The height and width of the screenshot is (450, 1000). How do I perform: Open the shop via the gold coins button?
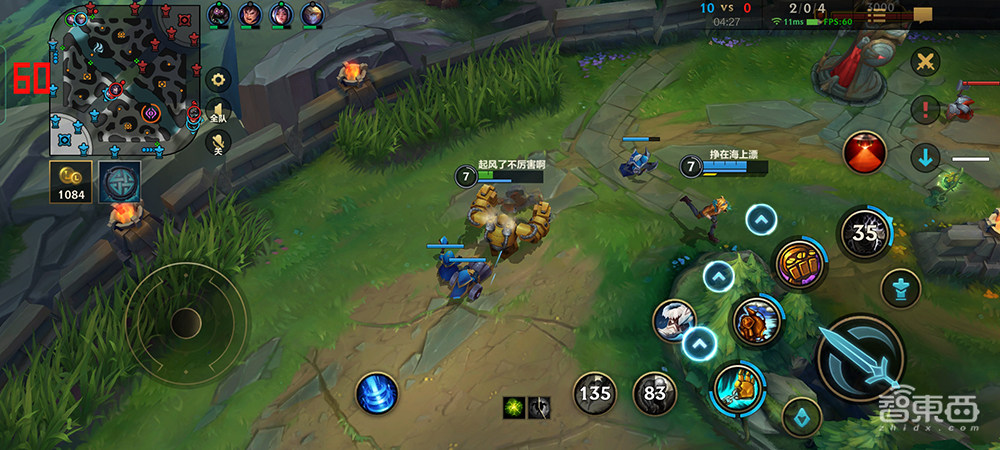70,181
